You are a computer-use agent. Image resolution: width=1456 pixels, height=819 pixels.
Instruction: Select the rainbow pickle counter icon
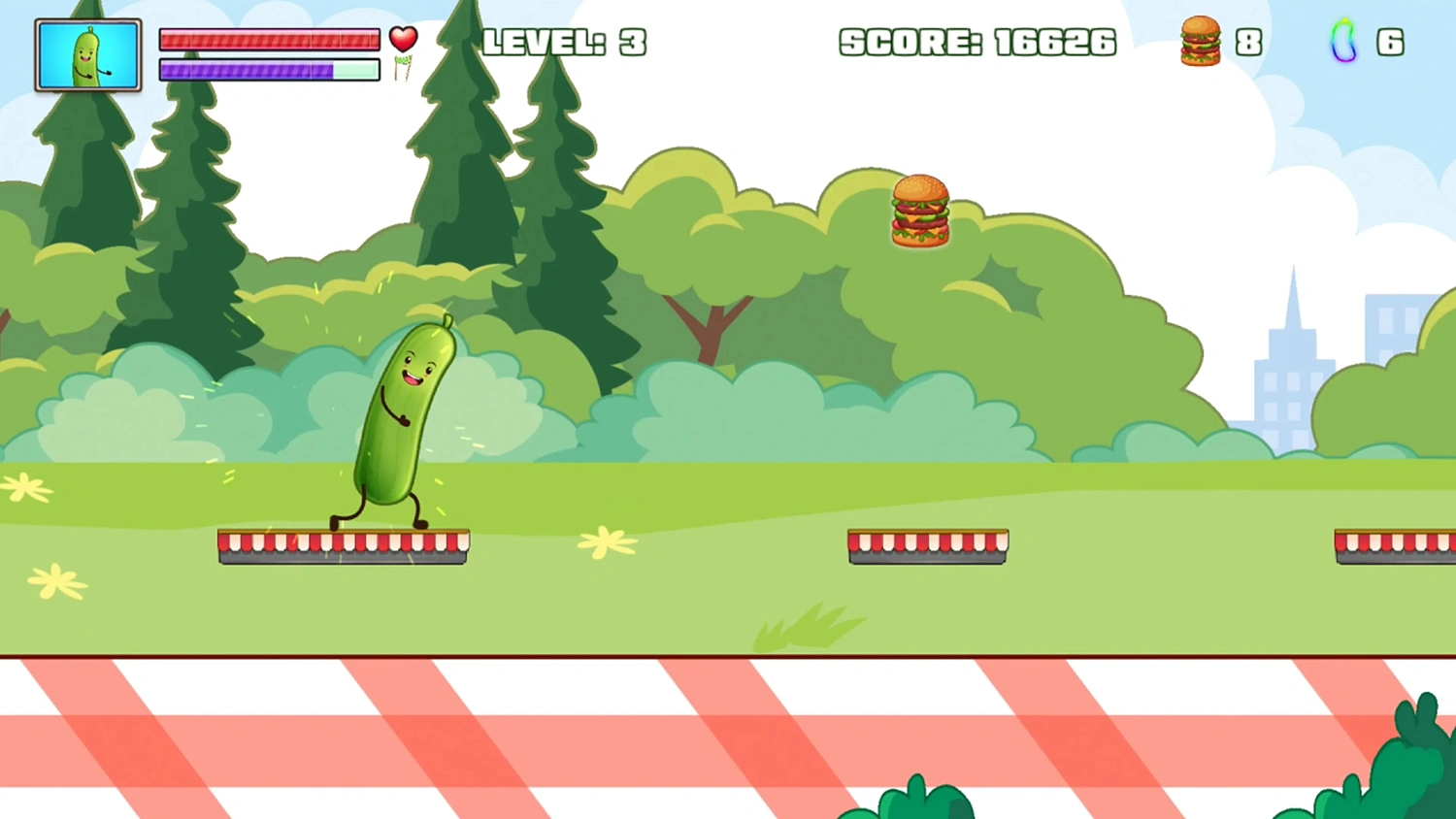pos(1343,42)
